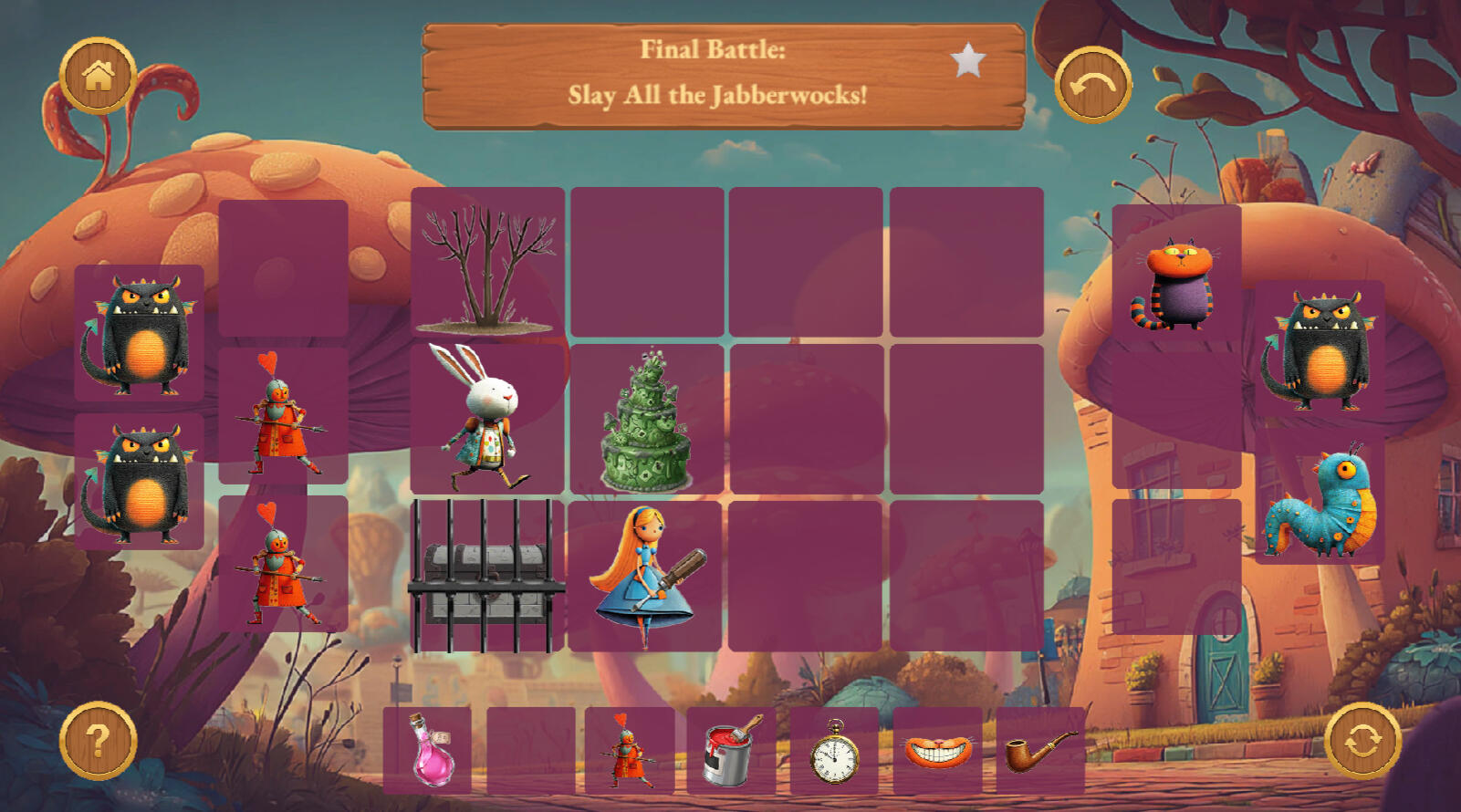Click the star on the wooden banner
The width and height of the screenshot is (1461, 812).
(x=967, y=61)
